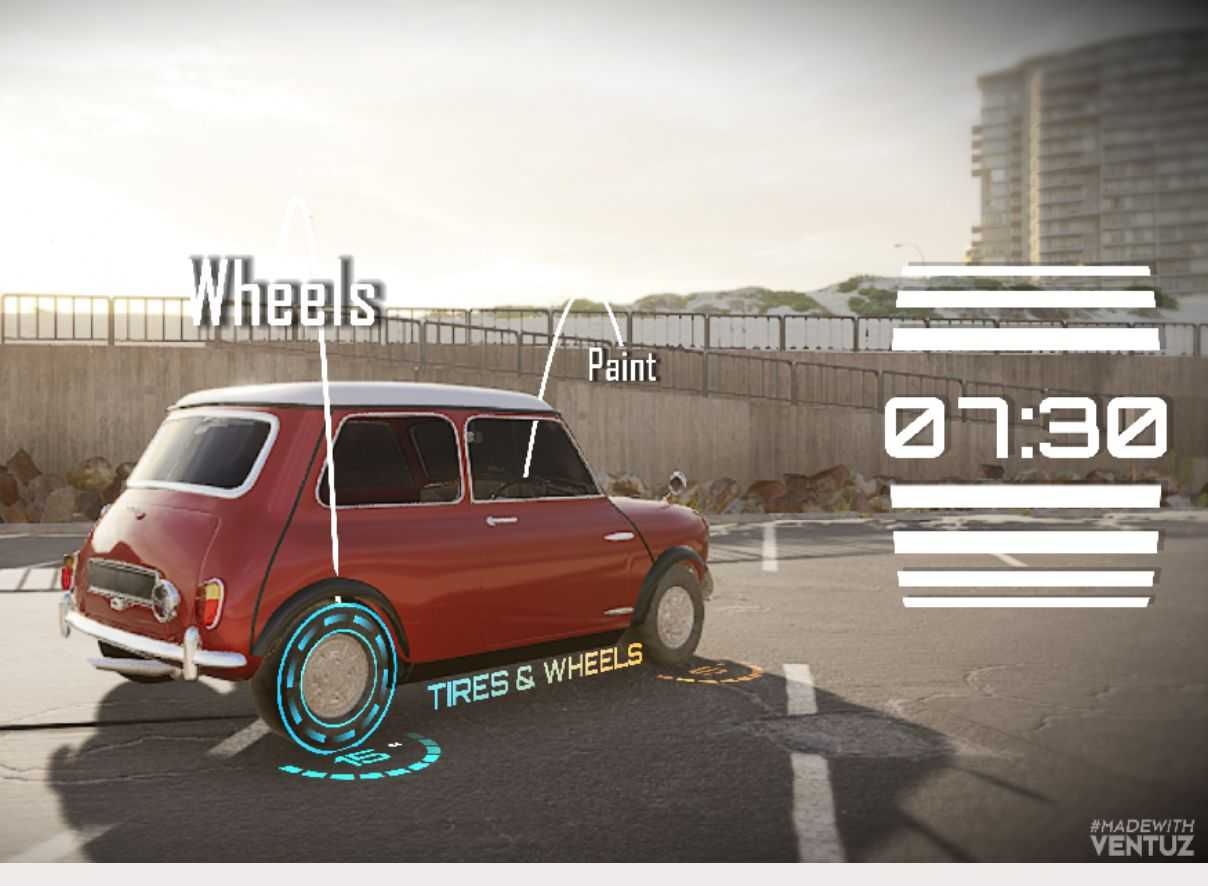The image size is (1208, 886).
Task: Choose the TIRES & WHEELS option
Action: tap(536, 677)
